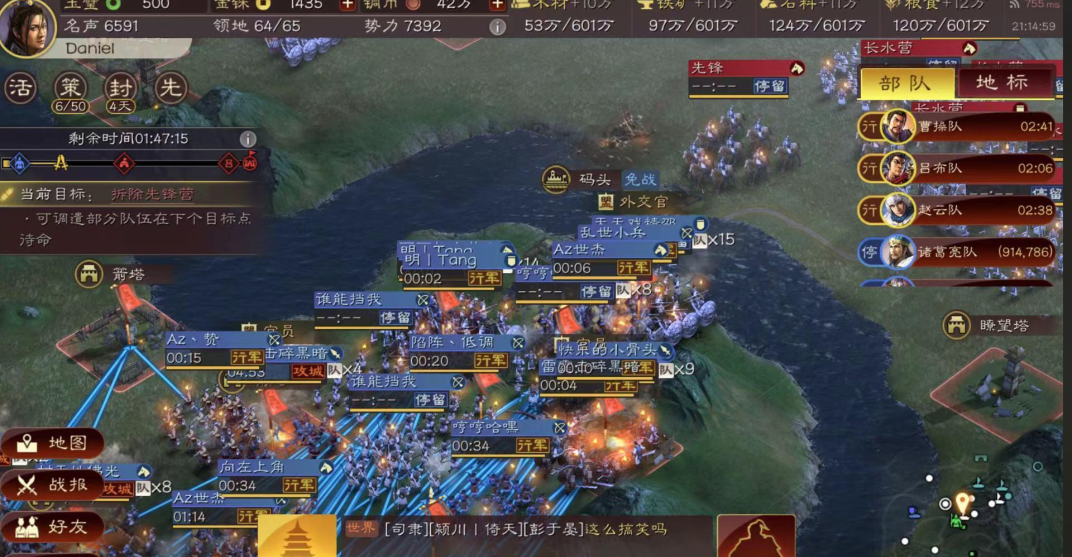Switch to the 地标 landmarks tab
Viewport: 1072px width, 557px height.
point(1003,83)
